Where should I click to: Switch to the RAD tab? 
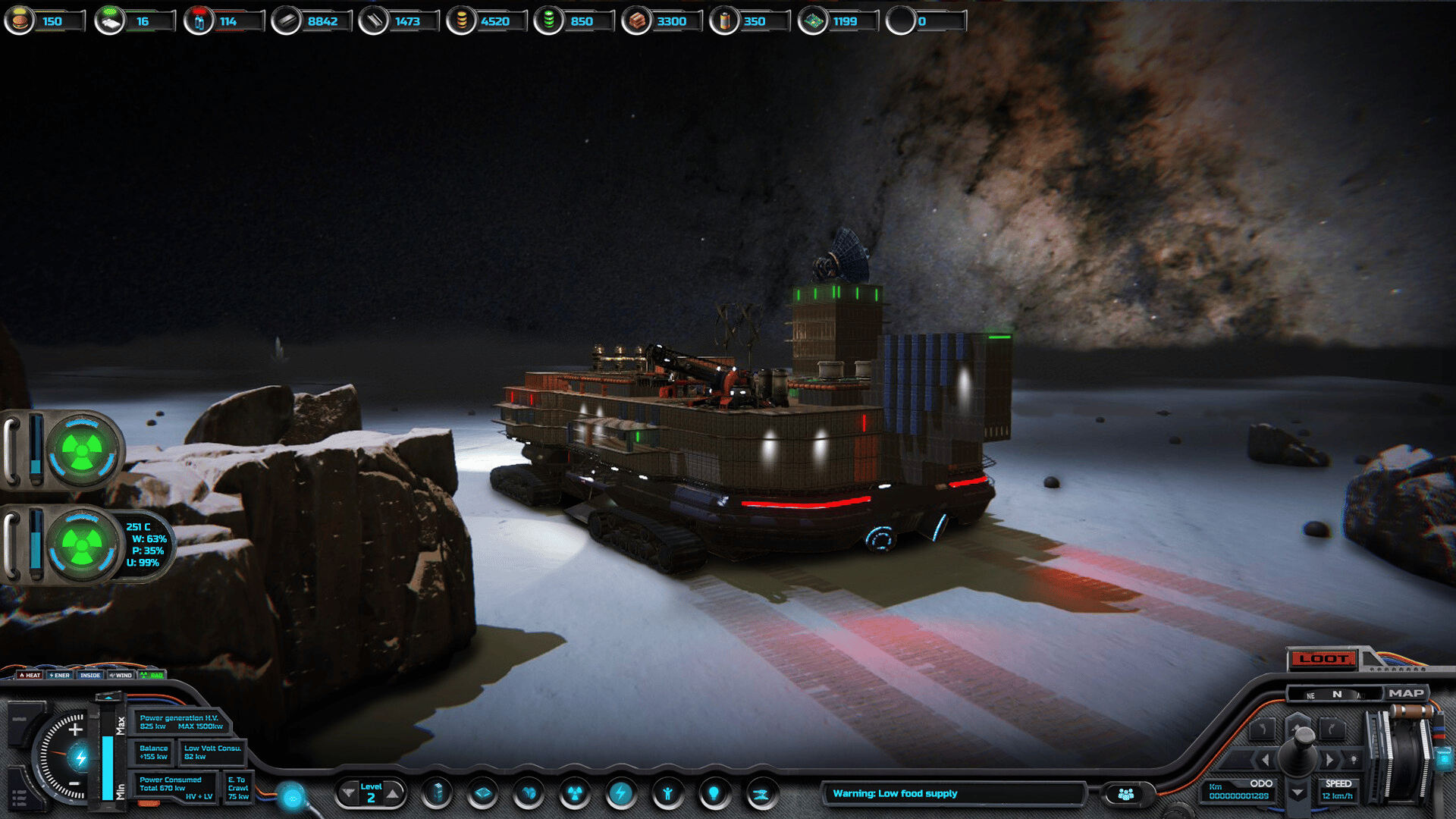[152, 675]
